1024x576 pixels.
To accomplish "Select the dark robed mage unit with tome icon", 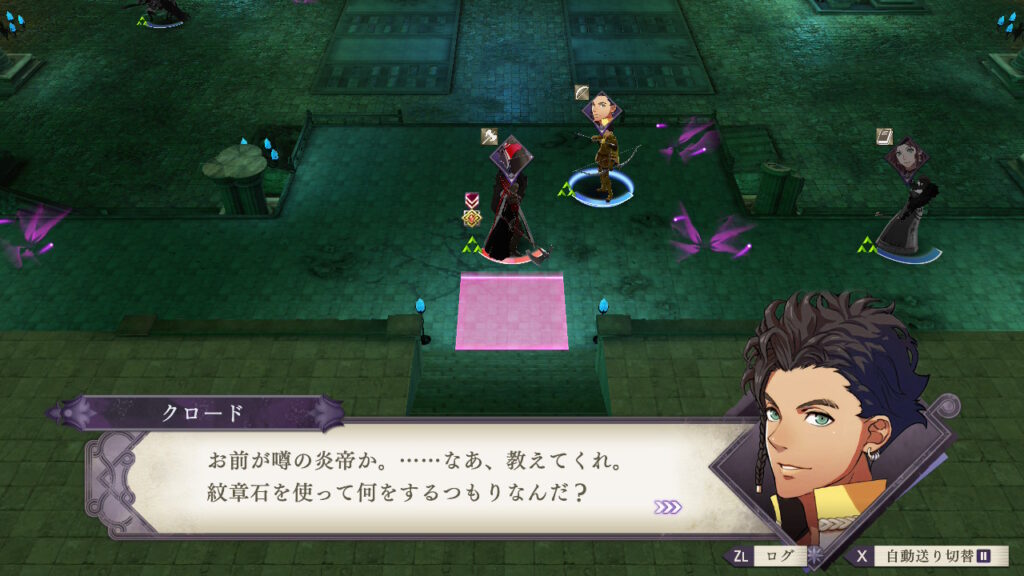I will (908, 212).
